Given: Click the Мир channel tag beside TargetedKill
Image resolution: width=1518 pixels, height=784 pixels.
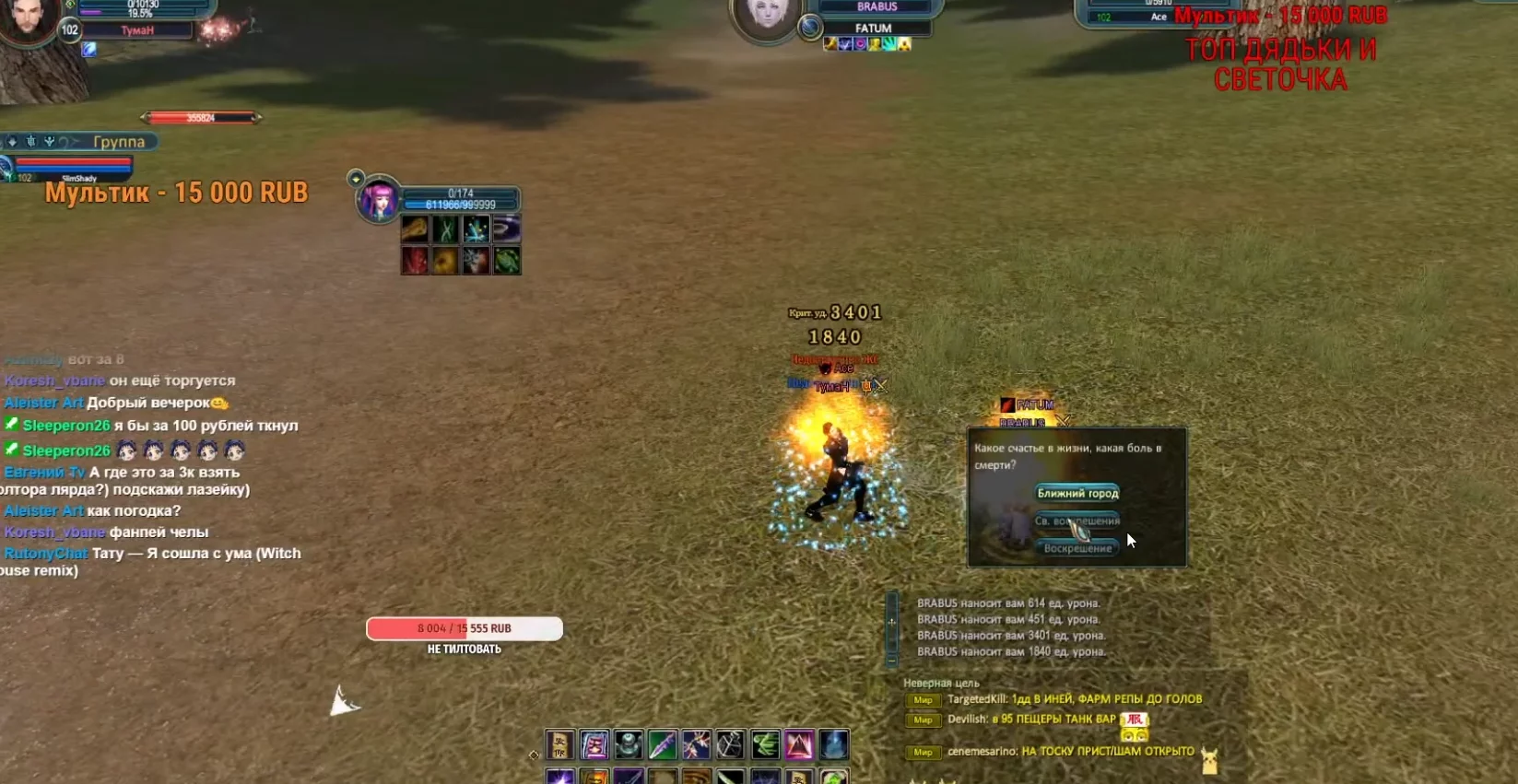Looking at the screenshot, I should click(923, 700).
